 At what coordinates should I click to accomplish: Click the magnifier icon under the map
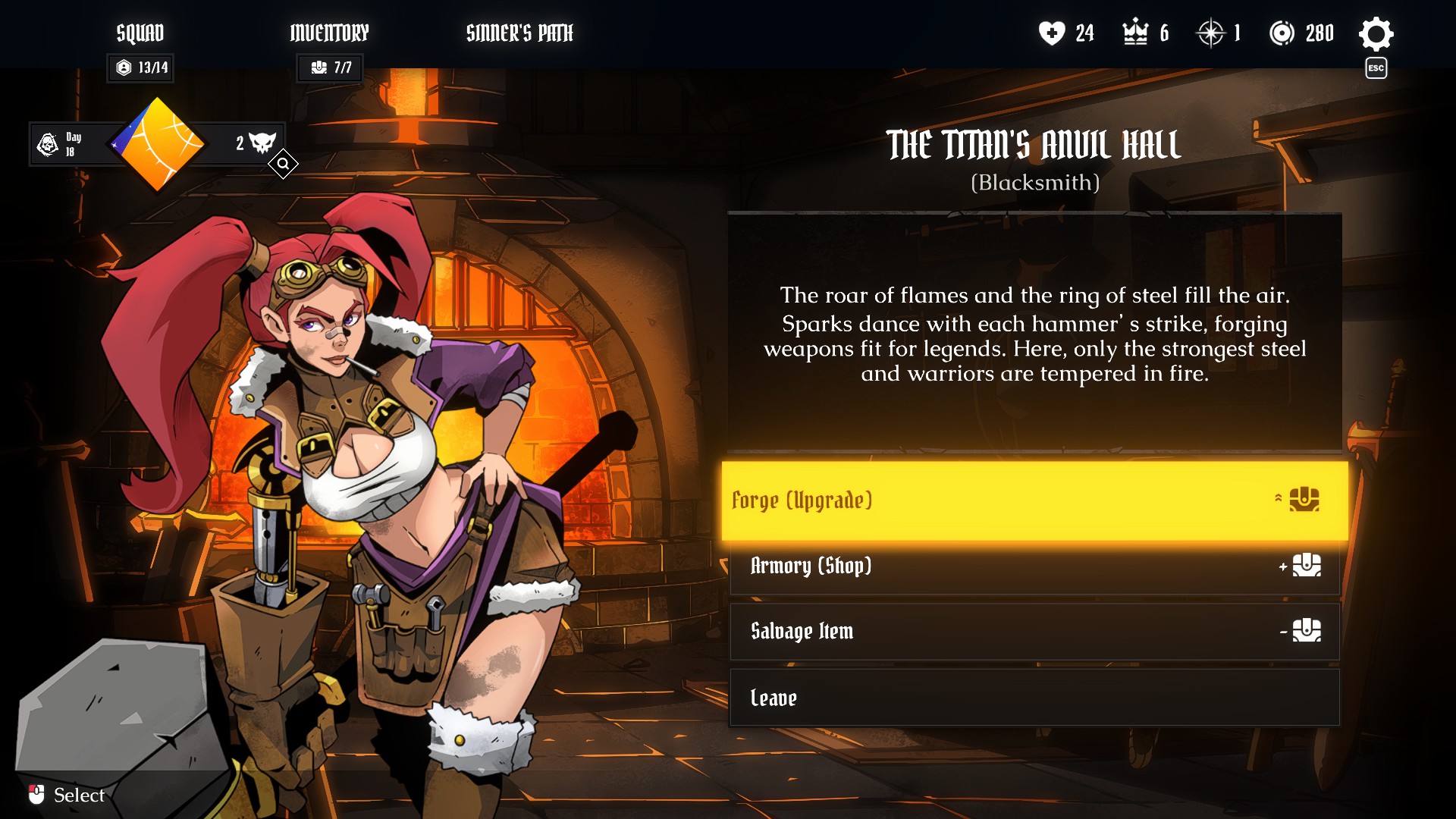(283, 164)
